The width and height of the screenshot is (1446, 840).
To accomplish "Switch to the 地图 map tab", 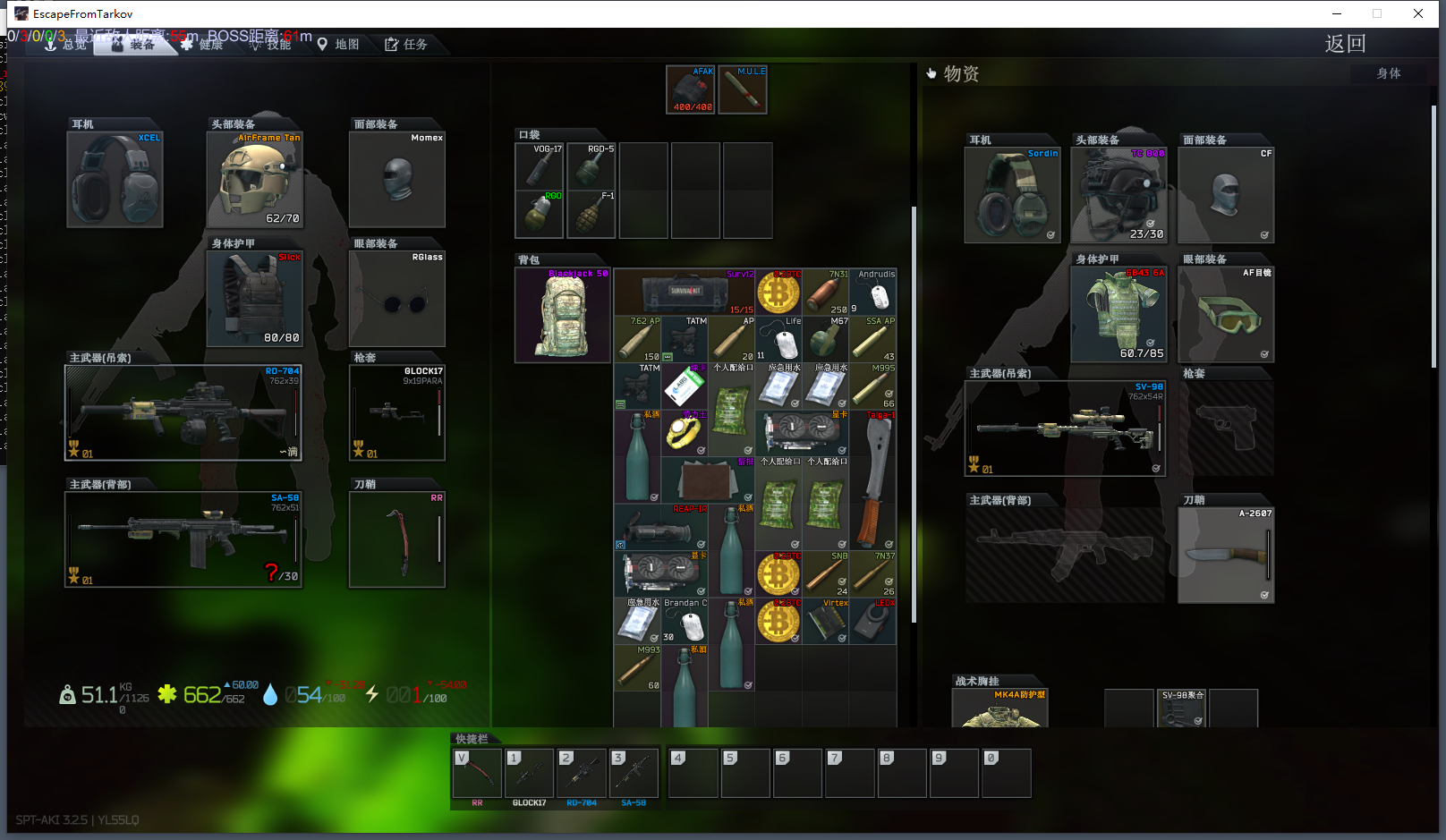I will pyautogui.click(x=338, y=44).
